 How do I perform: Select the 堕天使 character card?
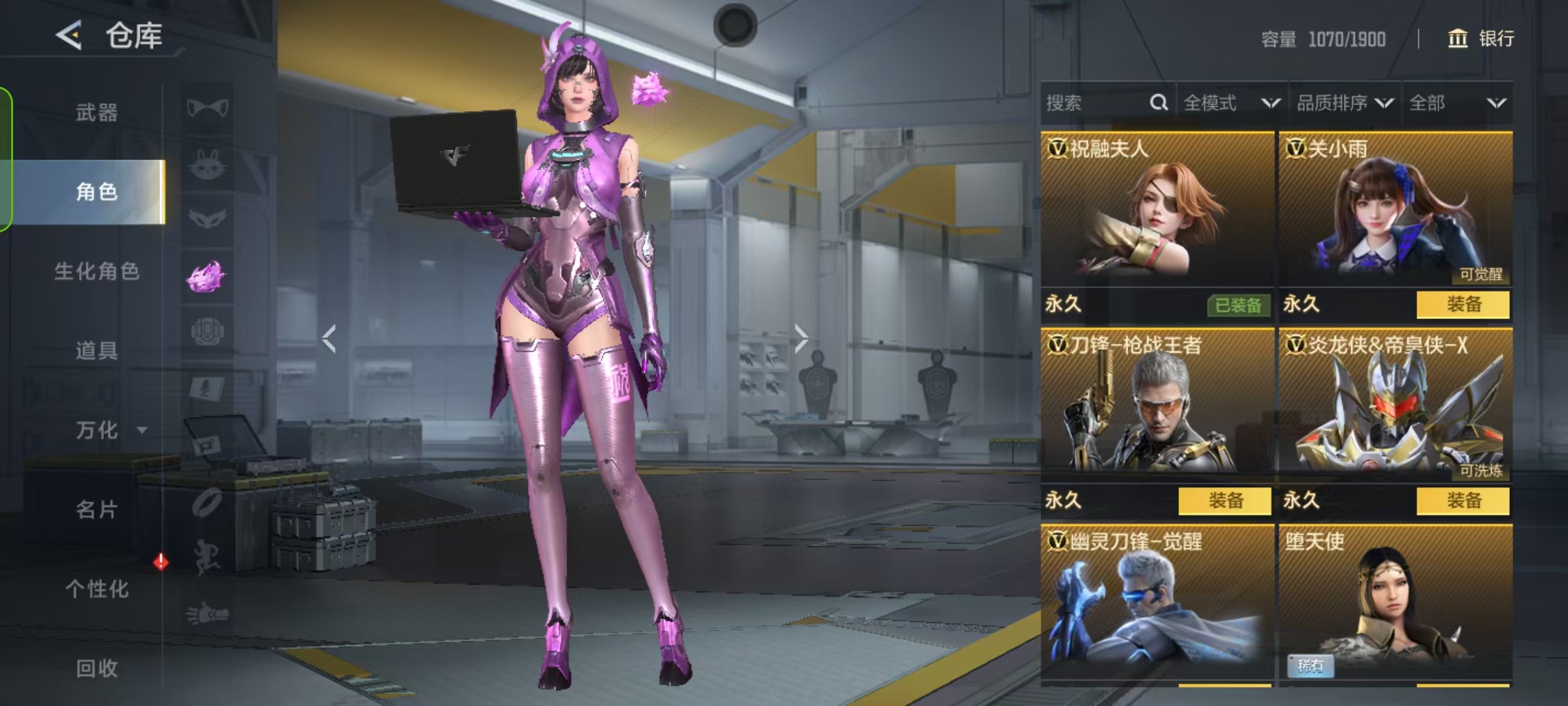[1395, 601]
